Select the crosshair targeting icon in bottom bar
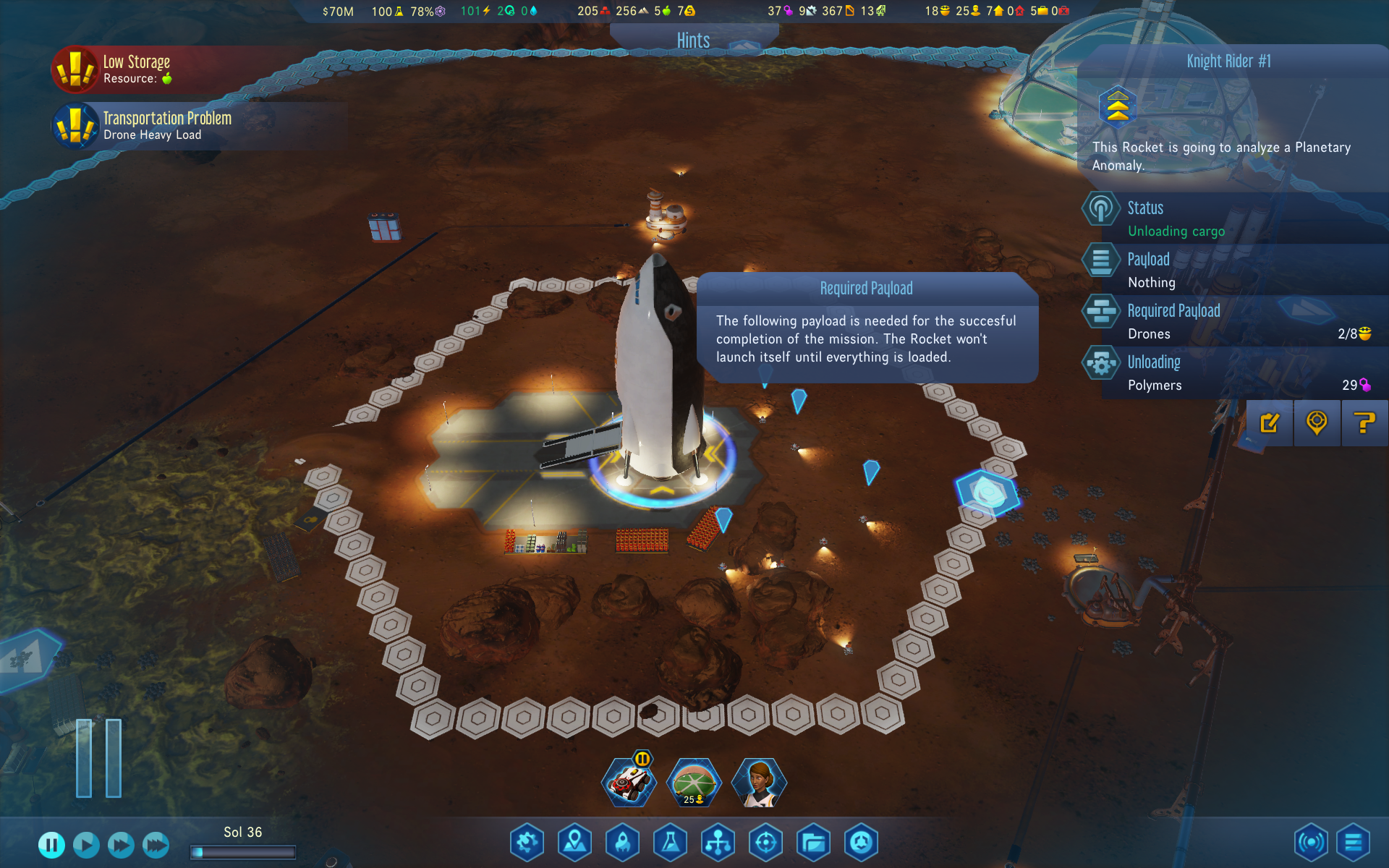Viewport: 1389px width, 868px height. (766, 842)
